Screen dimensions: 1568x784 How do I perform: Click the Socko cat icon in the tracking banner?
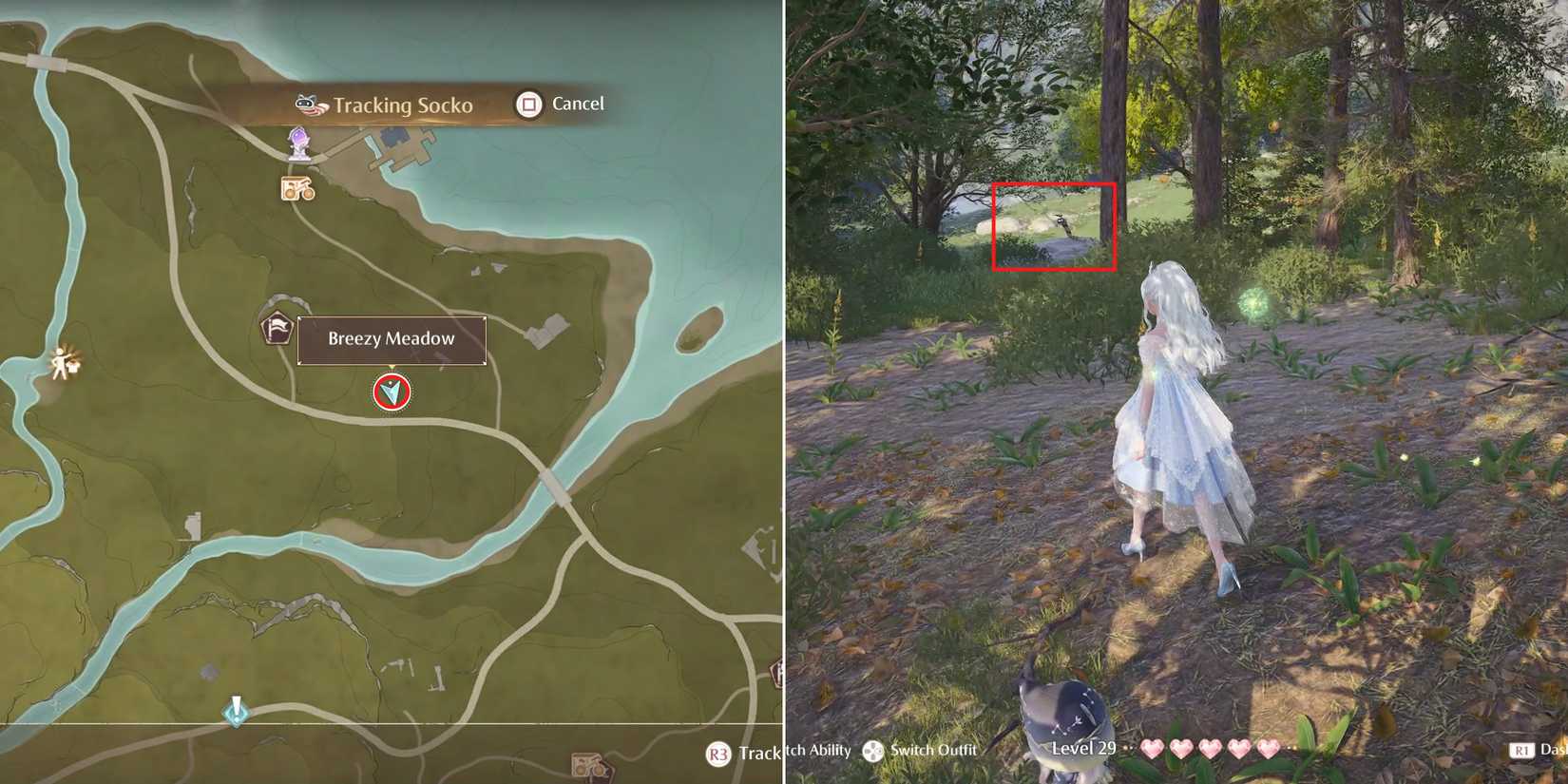tap(304, 105)
